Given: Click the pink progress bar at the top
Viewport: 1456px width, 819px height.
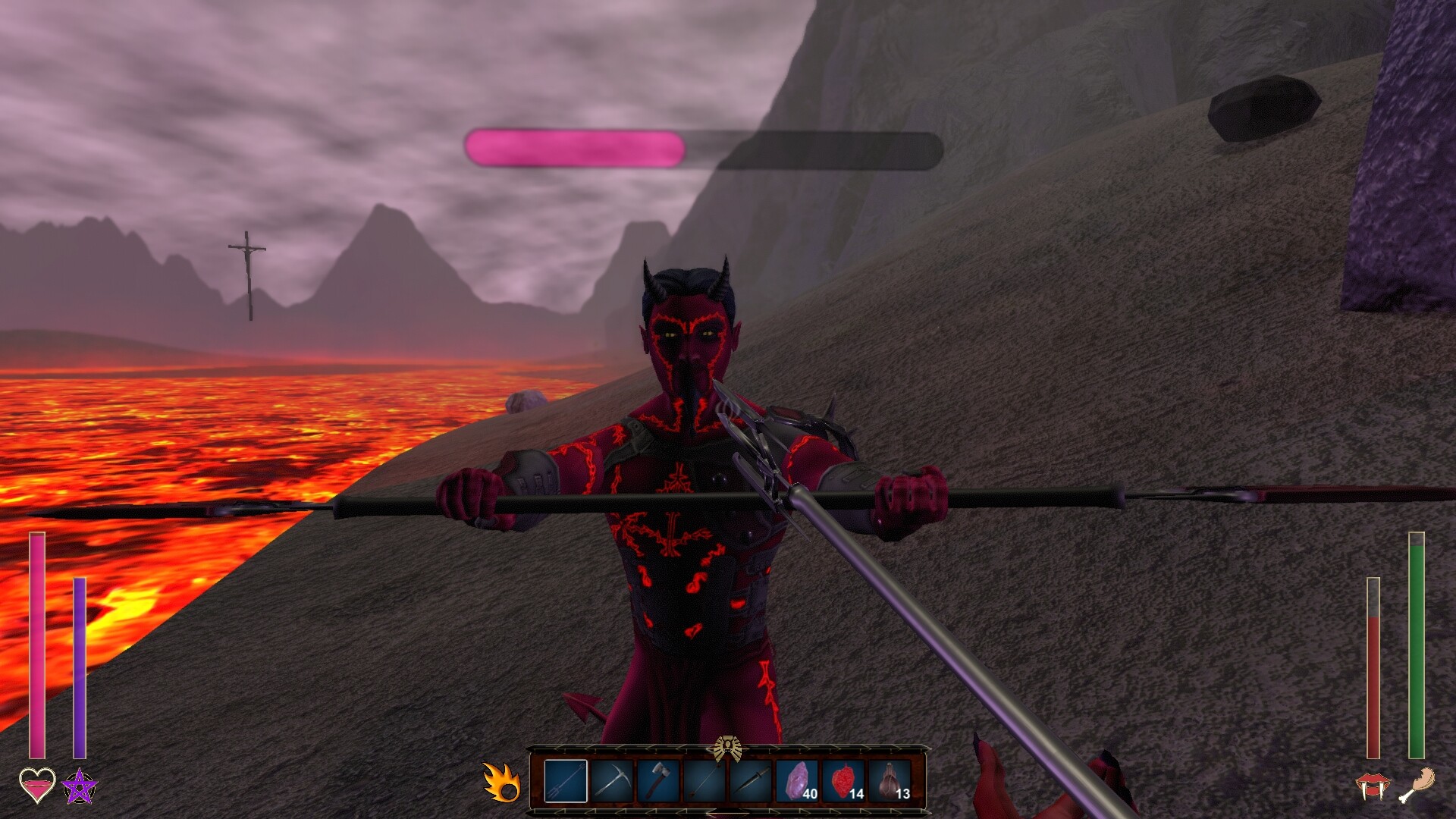Looking at the screenshot, I should click(x=576, y=146).
